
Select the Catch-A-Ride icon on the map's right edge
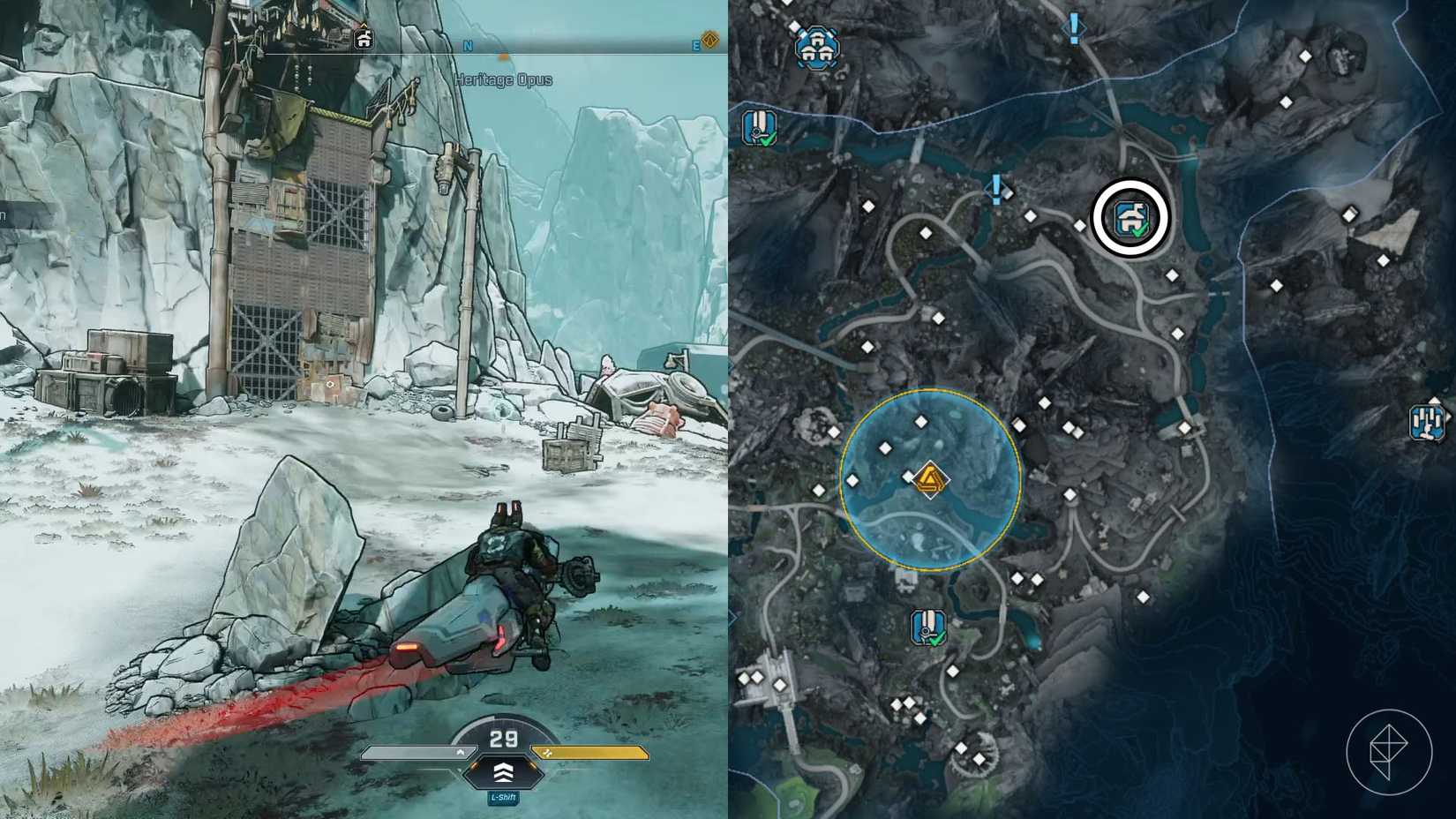[x=1427, y=422]
